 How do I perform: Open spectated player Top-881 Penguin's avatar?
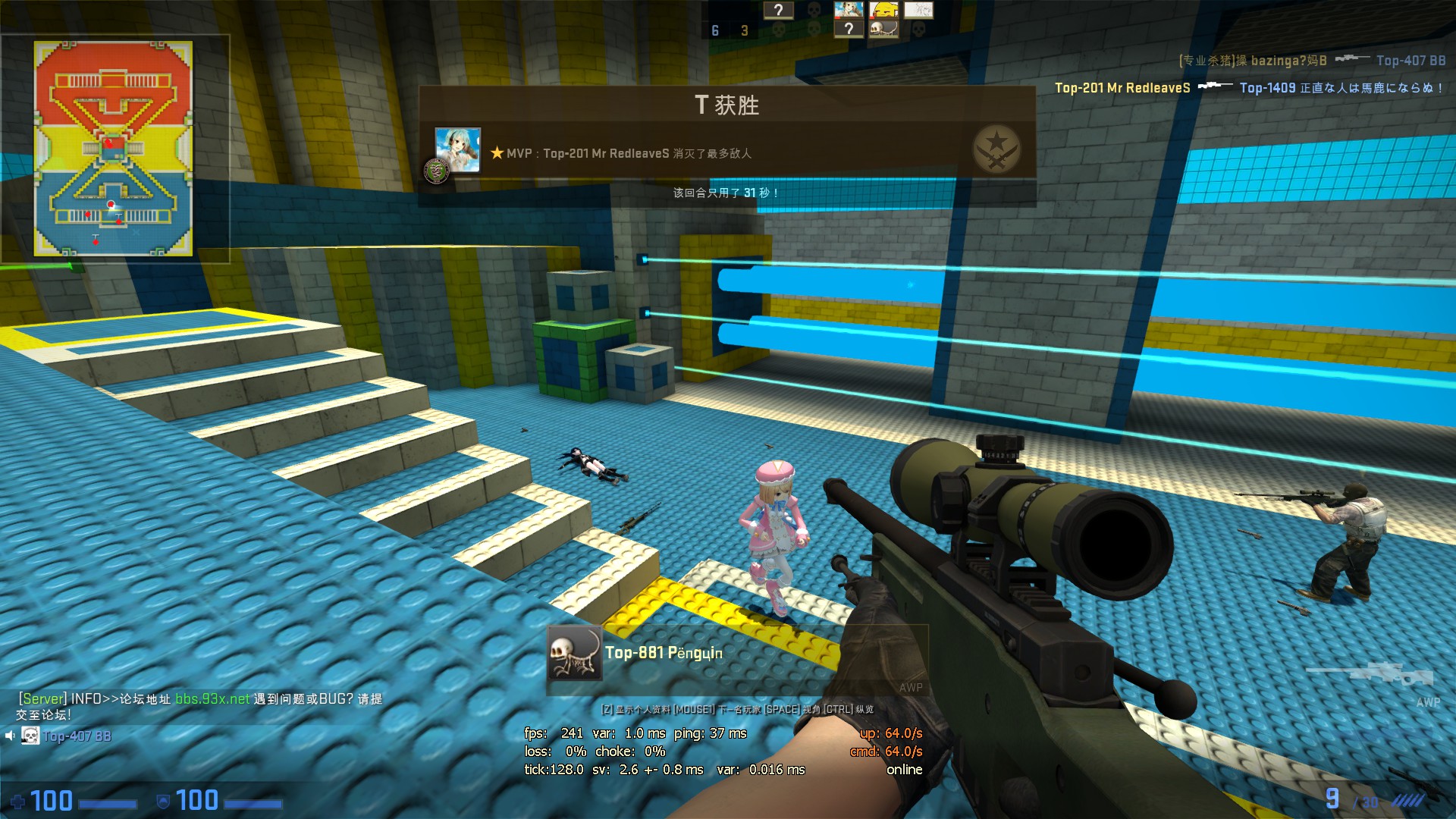pyautogui.click(x=574, y=653)
